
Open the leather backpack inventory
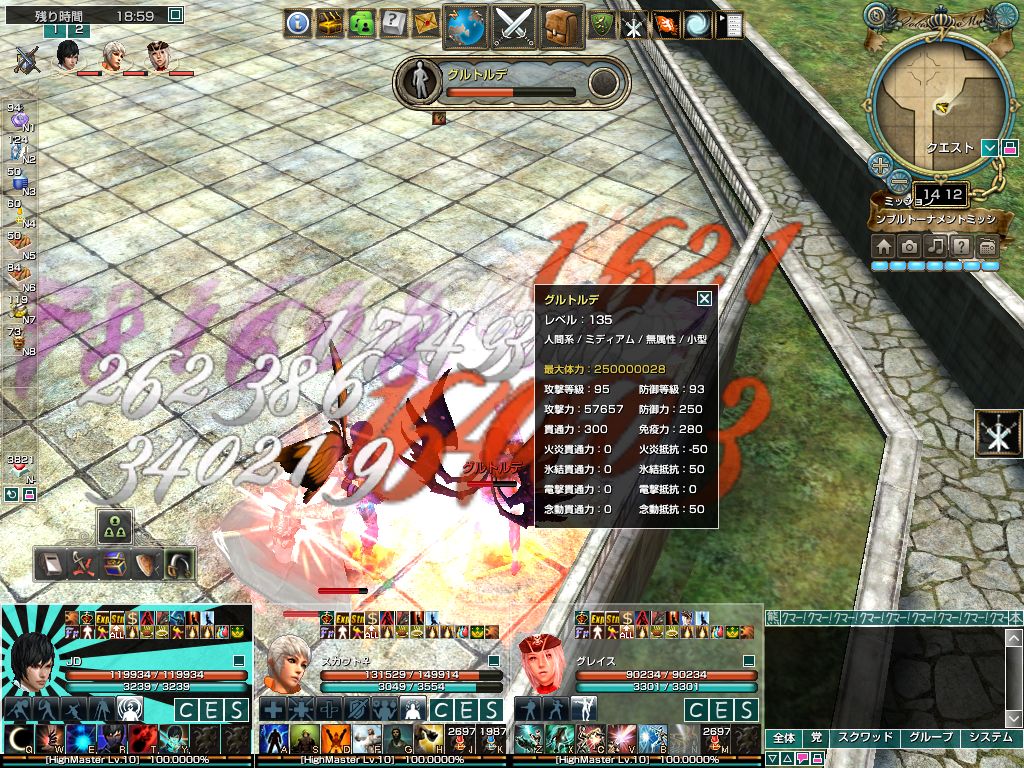563,24
